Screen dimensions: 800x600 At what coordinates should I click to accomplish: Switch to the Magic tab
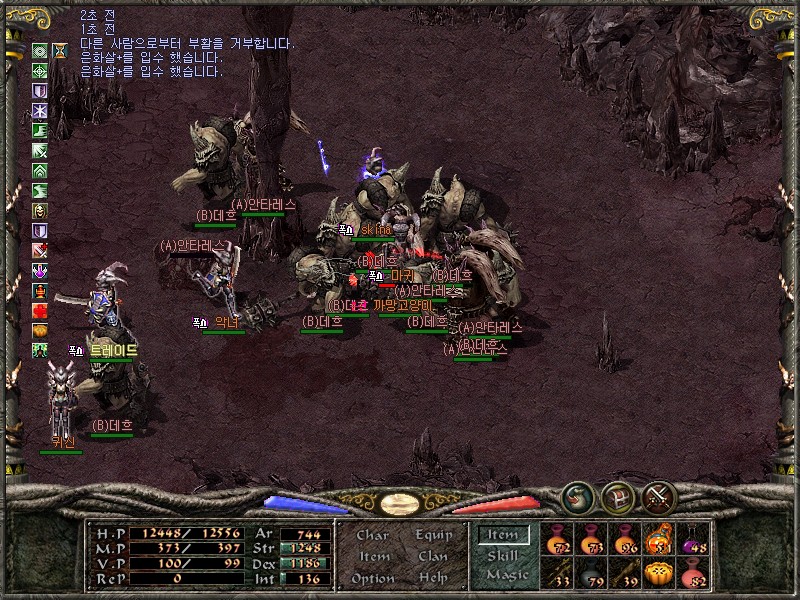(x=505, y=575)
